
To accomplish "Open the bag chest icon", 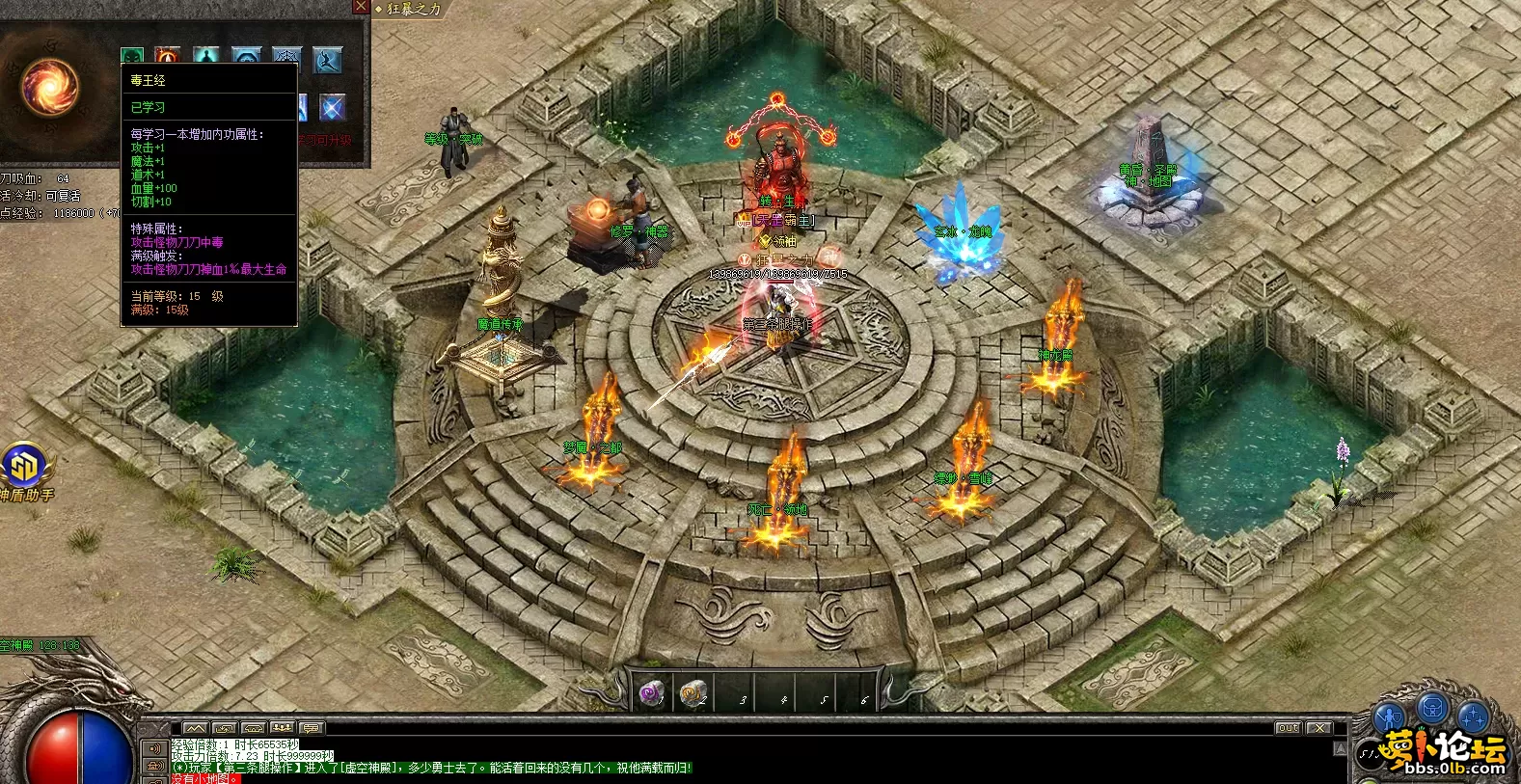I will 1433,708.
